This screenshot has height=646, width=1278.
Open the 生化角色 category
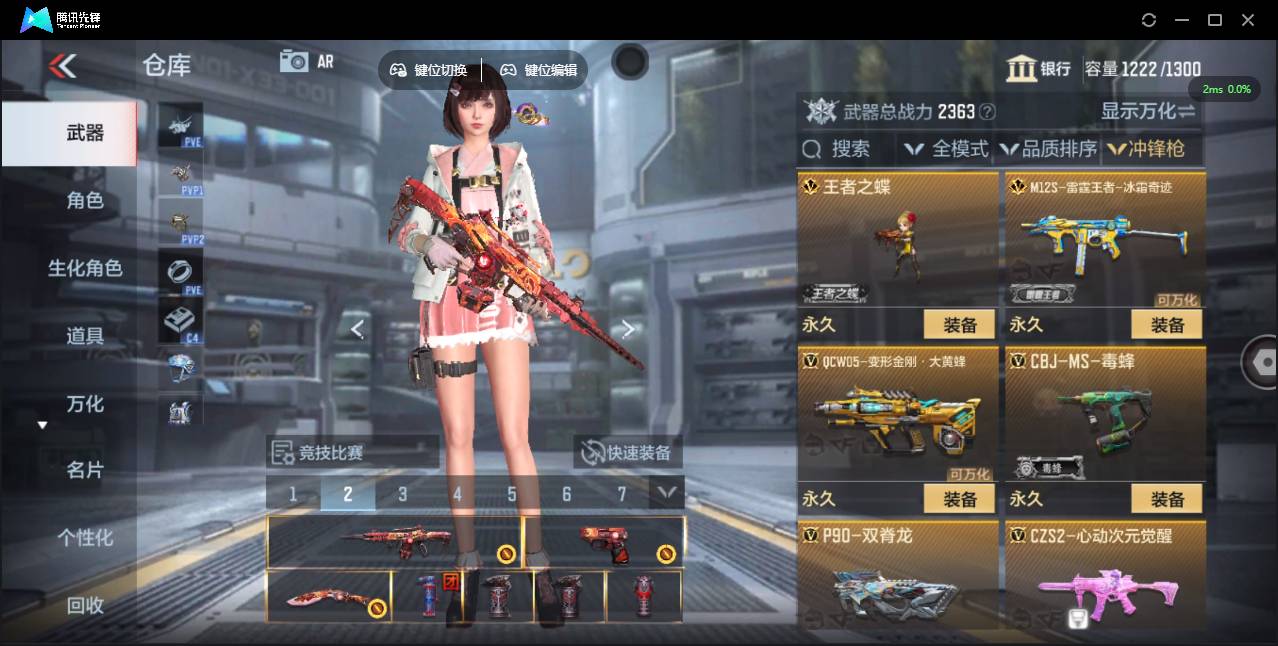[85, 268]
